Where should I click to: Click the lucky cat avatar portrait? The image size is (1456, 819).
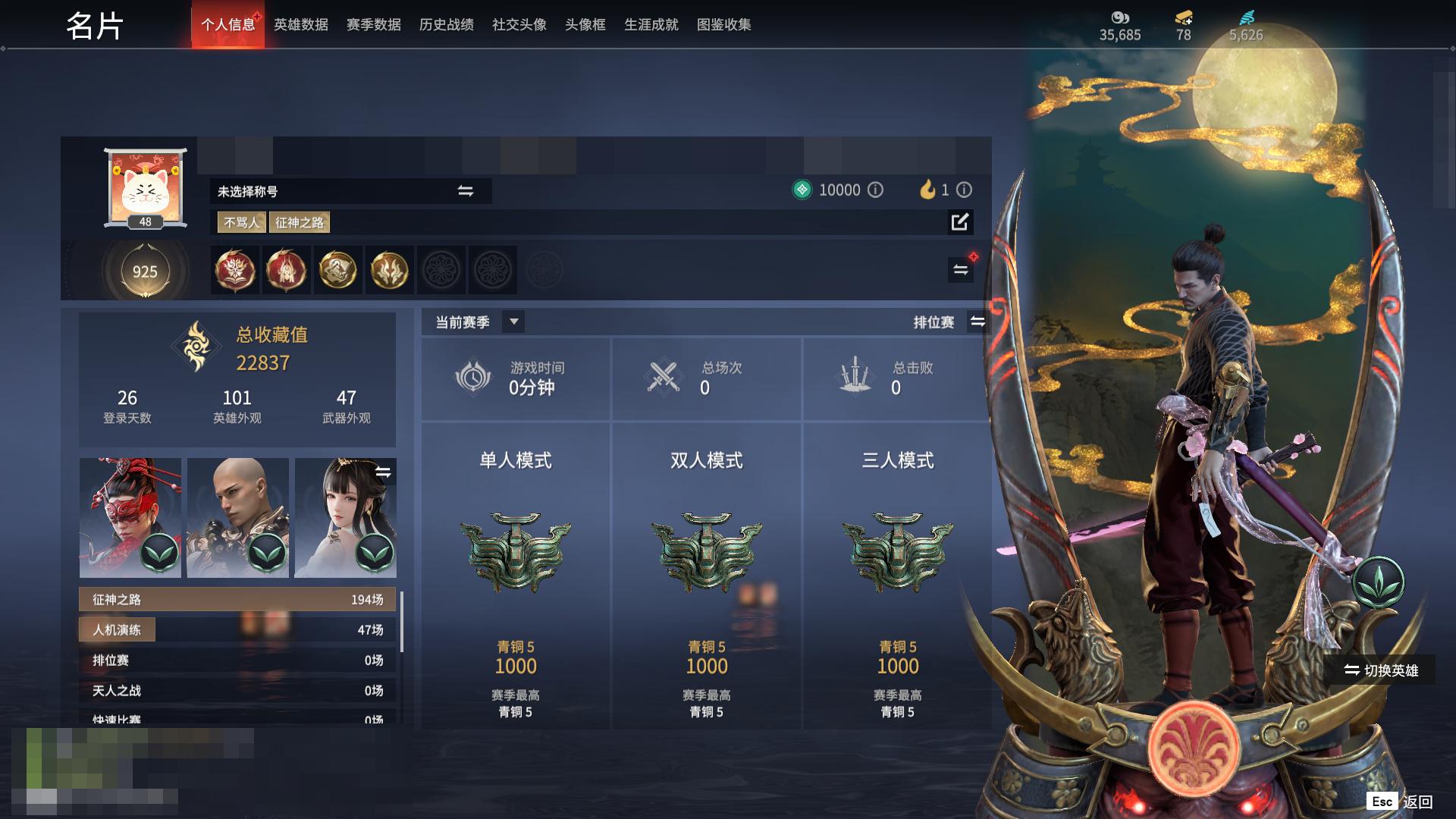[145, 187]
